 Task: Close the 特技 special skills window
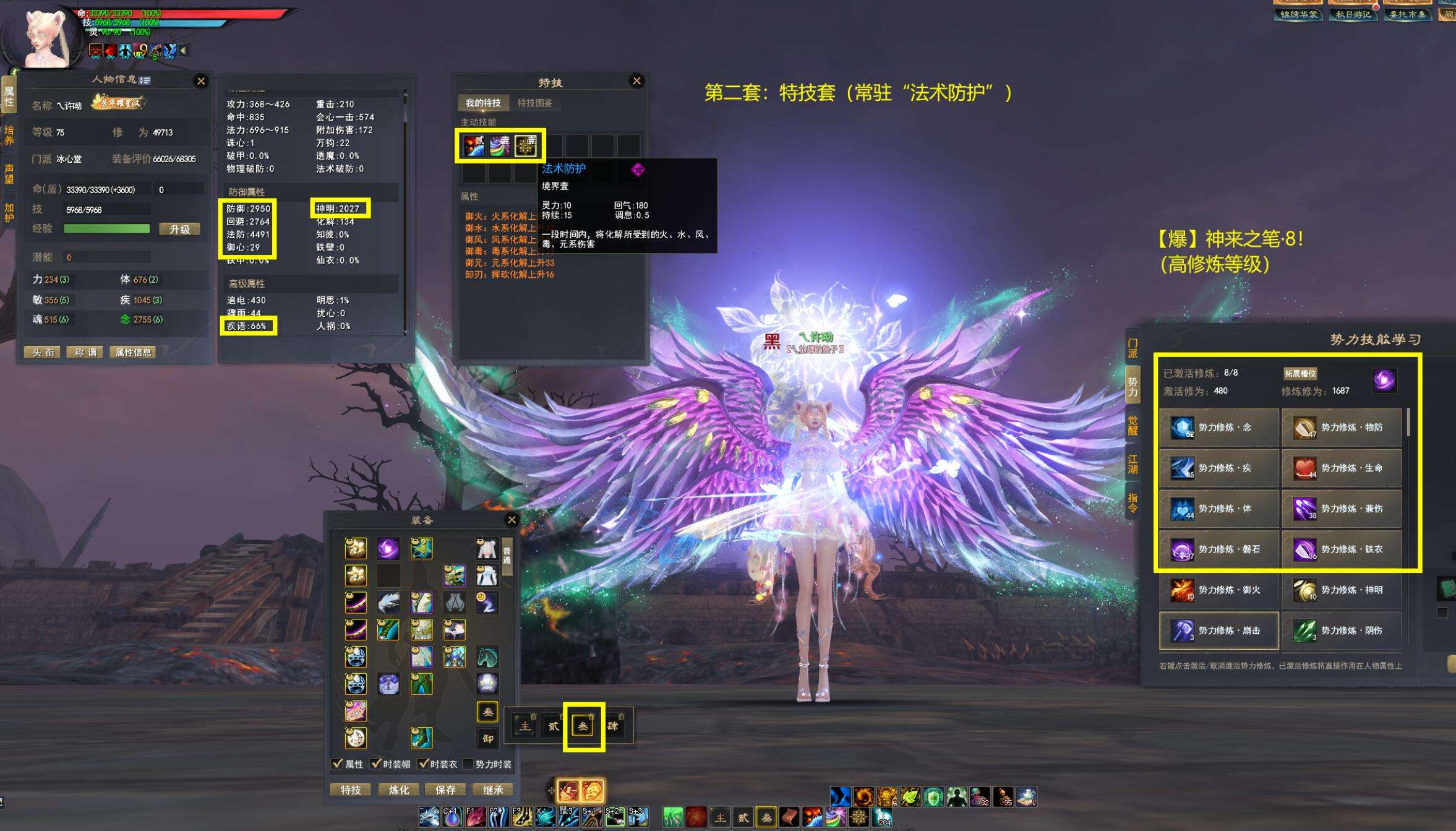tap(636, 81)
